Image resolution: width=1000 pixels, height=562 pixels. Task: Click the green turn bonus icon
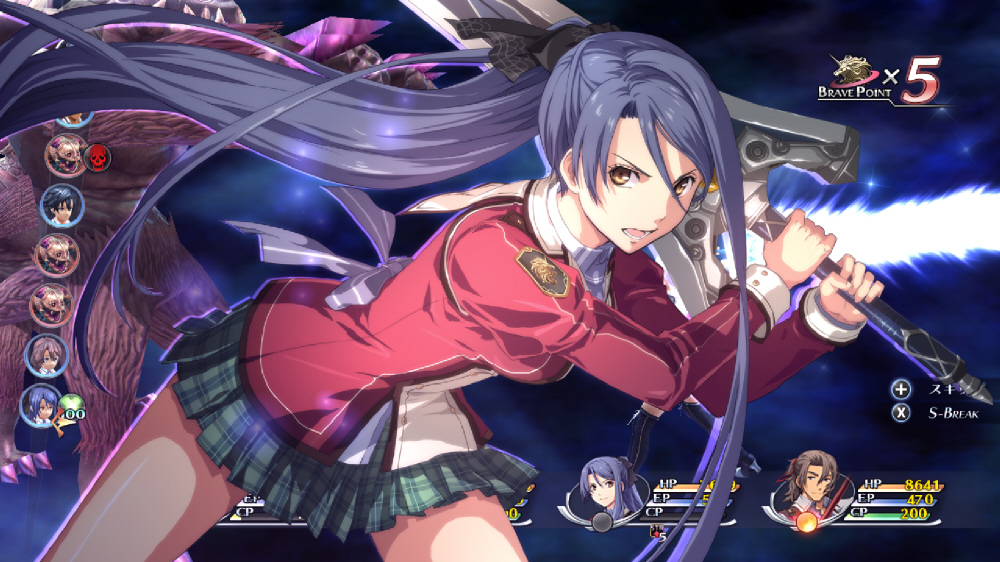[71, 407]
